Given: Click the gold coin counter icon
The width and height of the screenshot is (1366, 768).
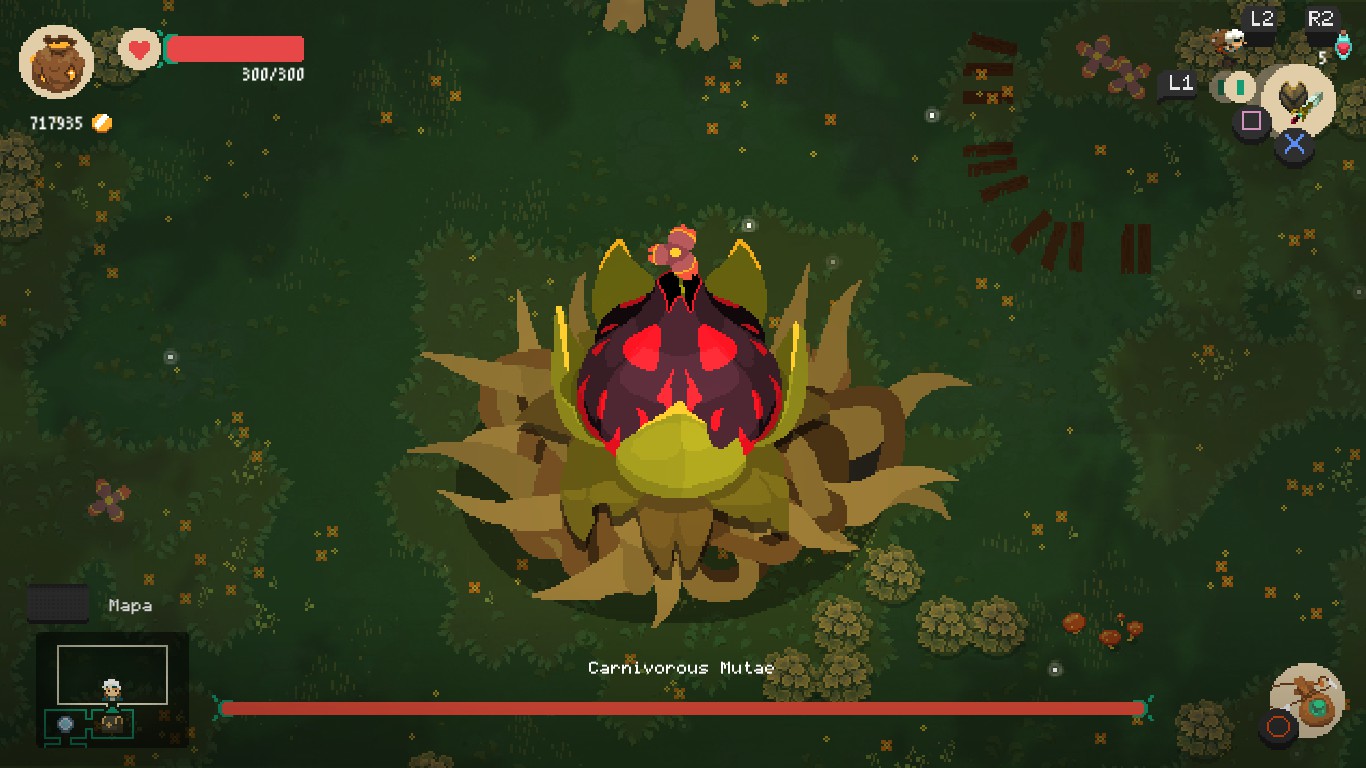Looking at the screenshot, I should [101, 123].
